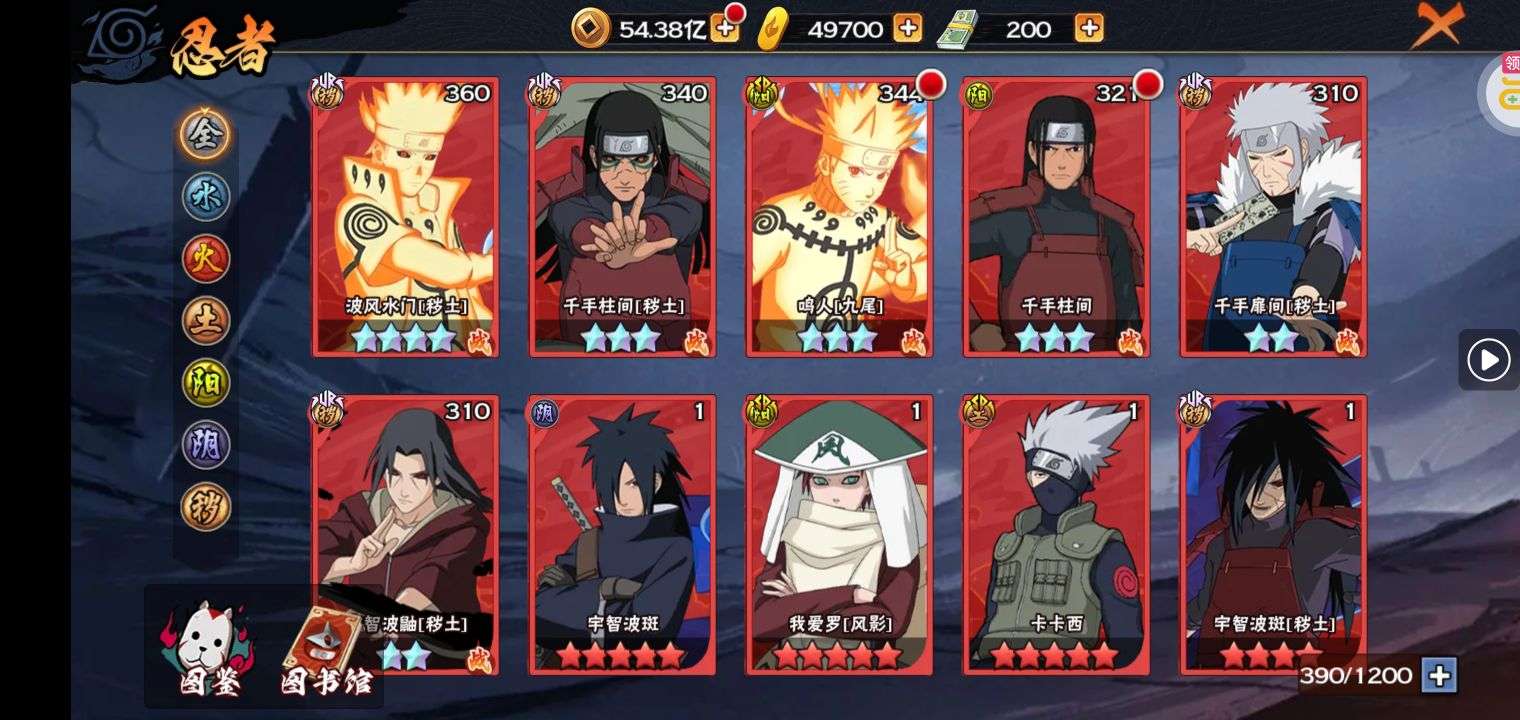
Task: Open the 千手扉间[秽土] ninja card
Action: tap(1273, 216)
